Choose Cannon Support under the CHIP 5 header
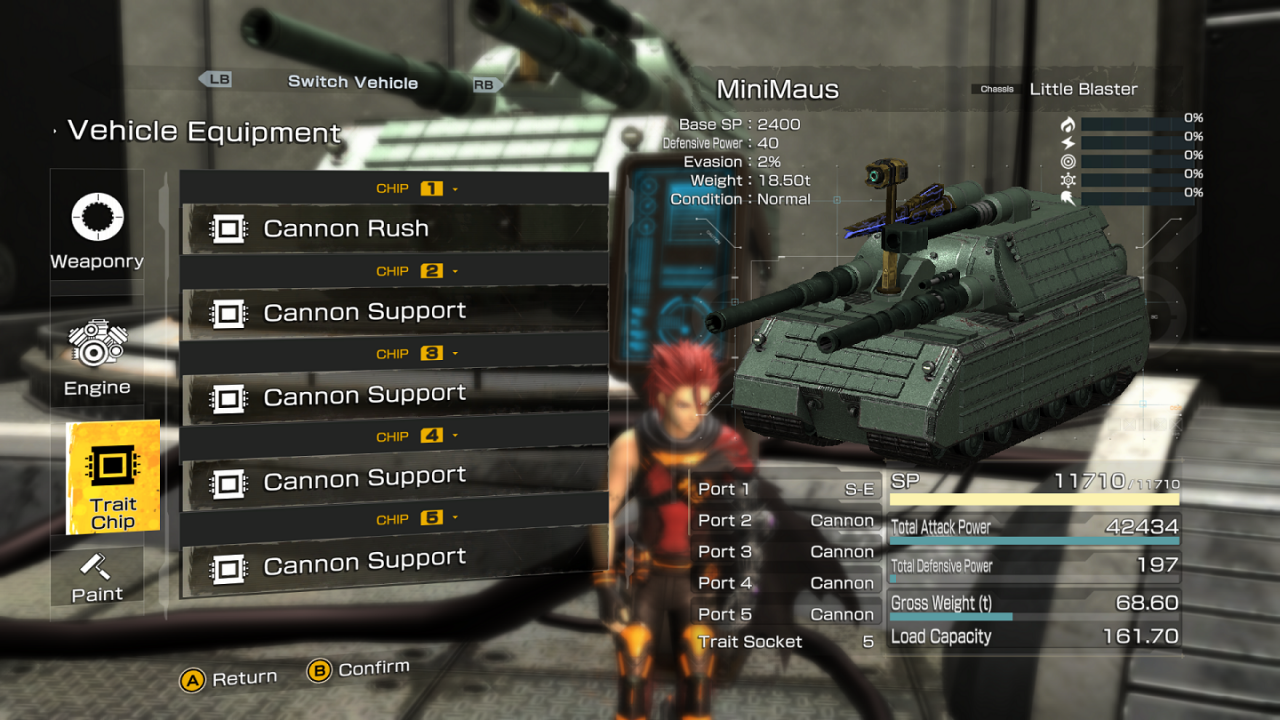 [394, 563]
